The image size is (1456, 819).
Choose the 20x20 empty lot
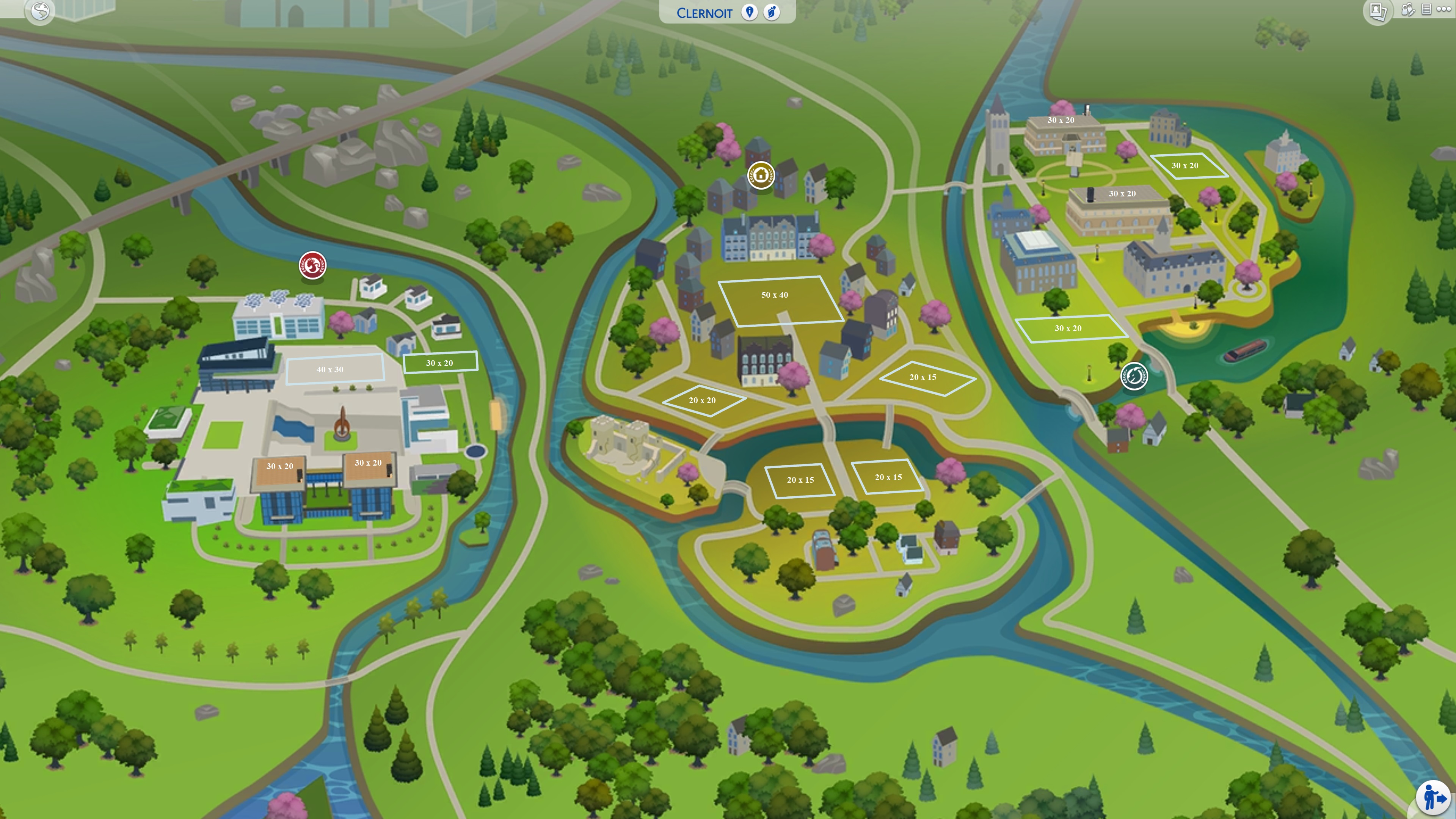click(703, 400)
